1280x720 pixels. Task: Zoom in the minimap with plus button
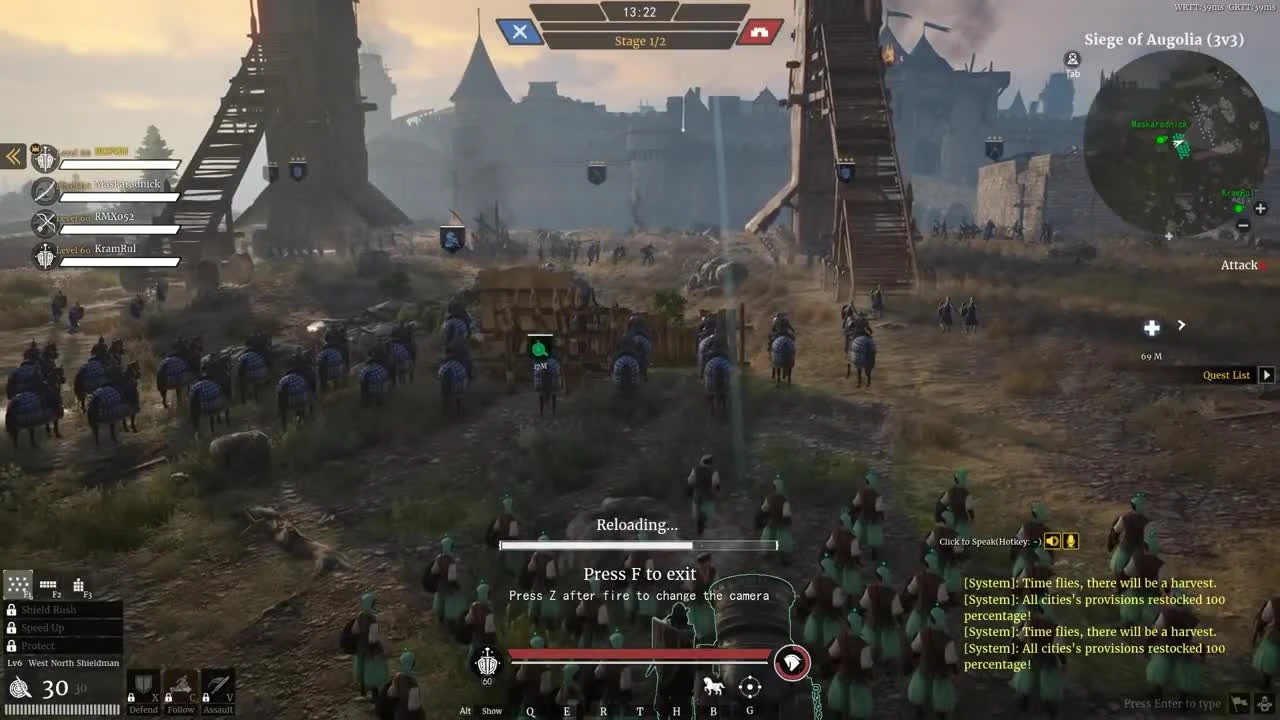[1260, 209]
